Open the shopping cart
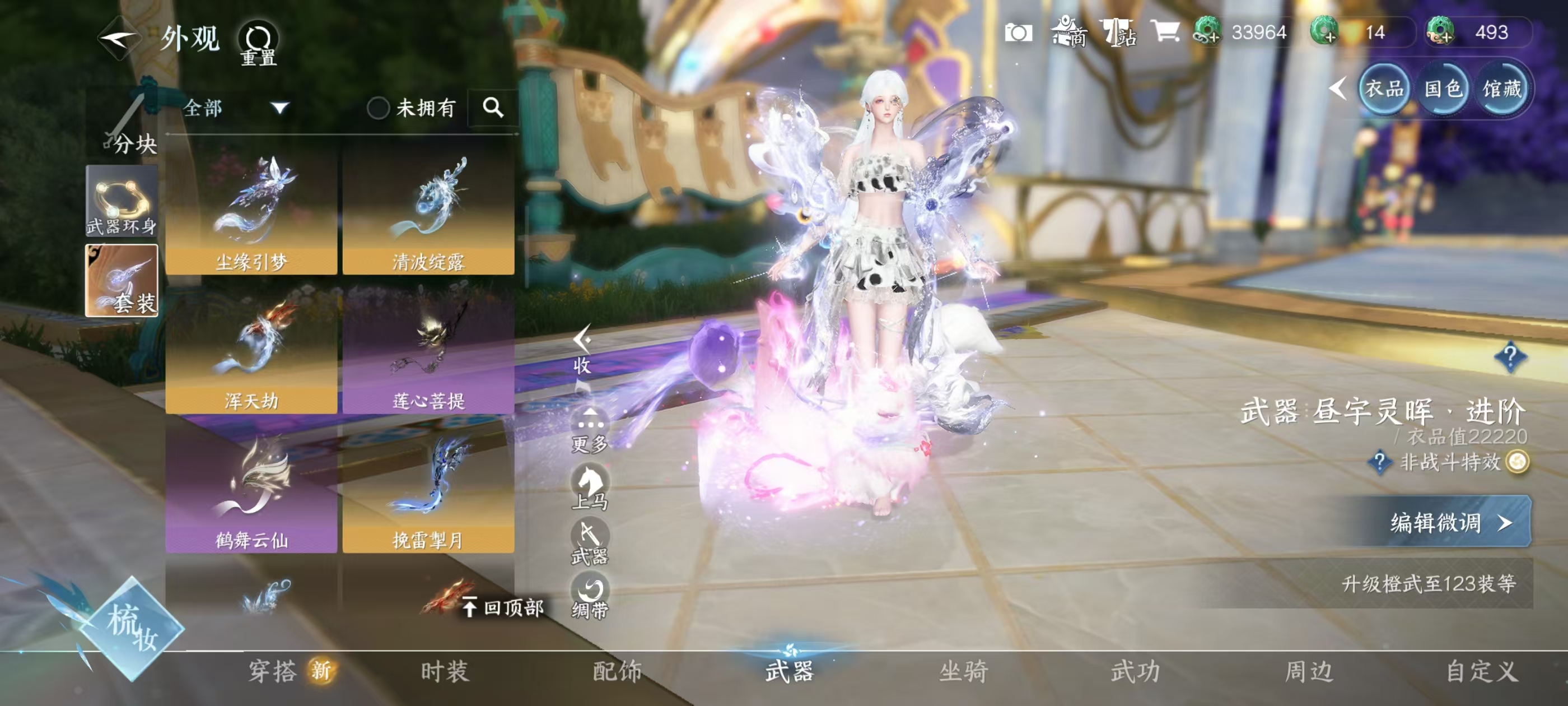This screenshot has width=1568, height=706. (1164, 31)
